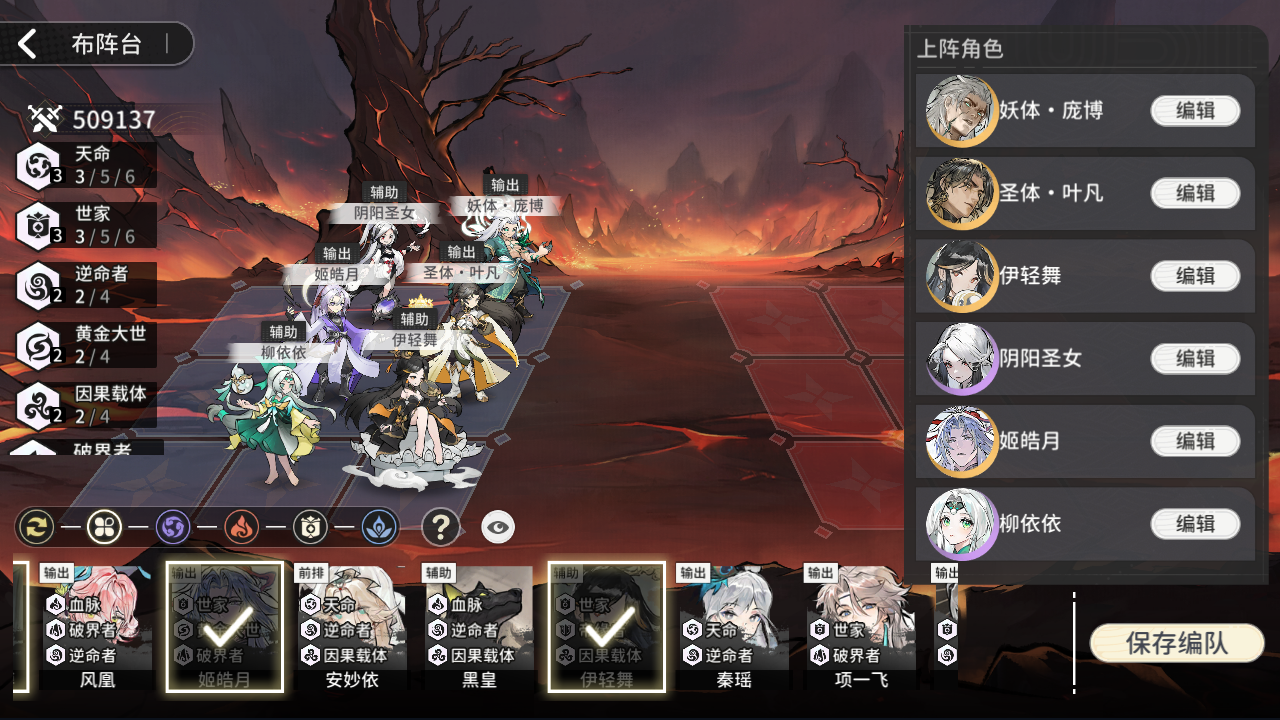Select the 凤凰 character card
The height and width of the screenshot is (720, 1280).
tap(97, 627)
